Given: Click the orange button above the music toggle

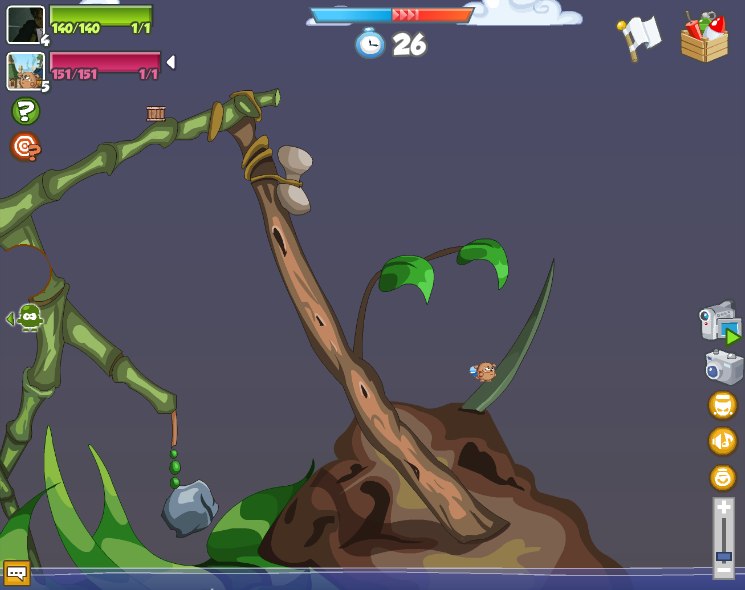Looking at the screenshot, I should [x=722, y=405].
